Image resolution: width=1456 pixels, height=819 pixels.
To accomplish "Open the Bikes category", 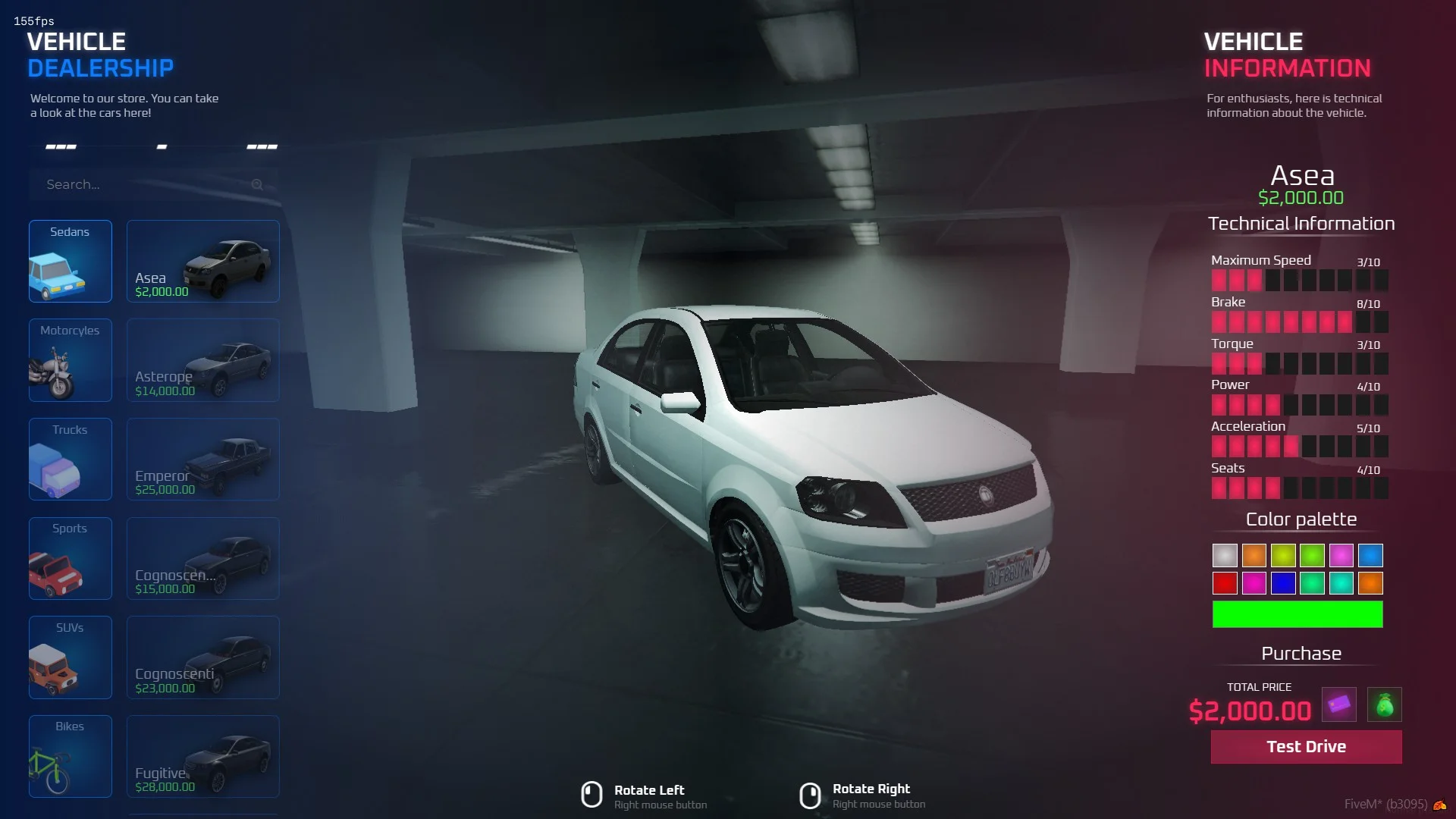I will [x=71, y=756].
